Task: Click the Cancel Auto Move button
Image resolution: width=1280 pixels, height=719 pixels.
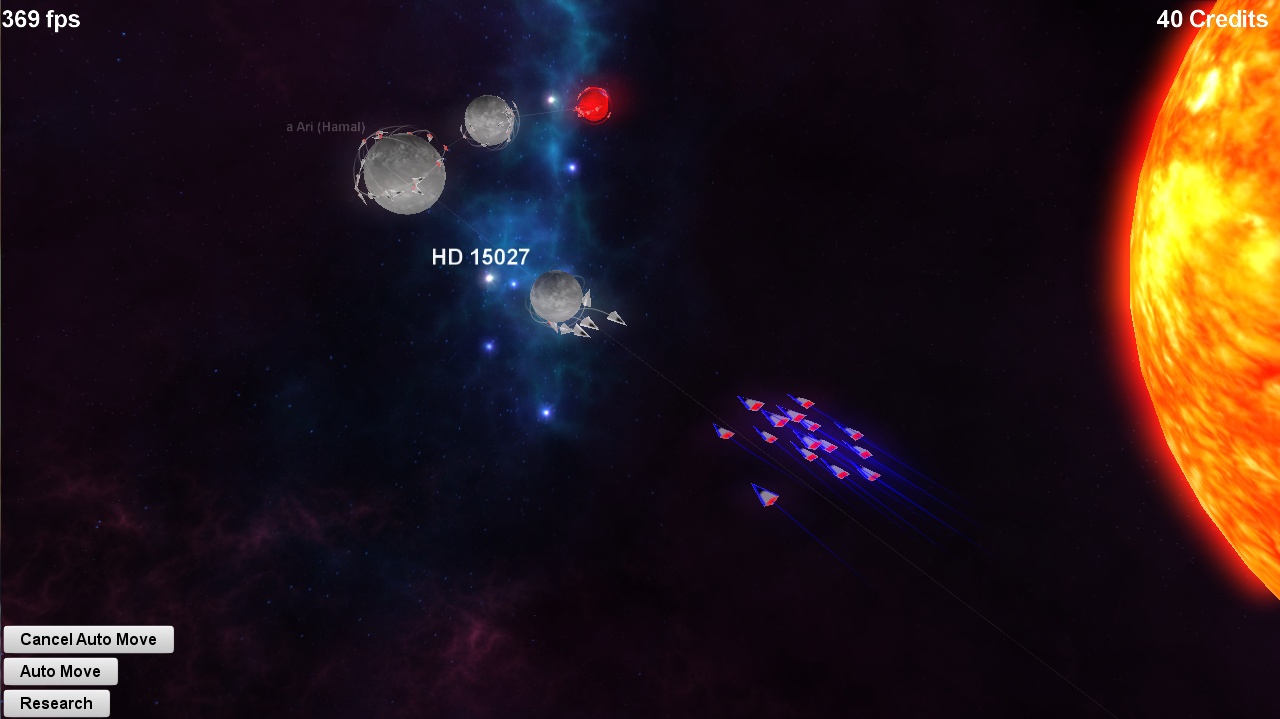Action: click(88, 639)
